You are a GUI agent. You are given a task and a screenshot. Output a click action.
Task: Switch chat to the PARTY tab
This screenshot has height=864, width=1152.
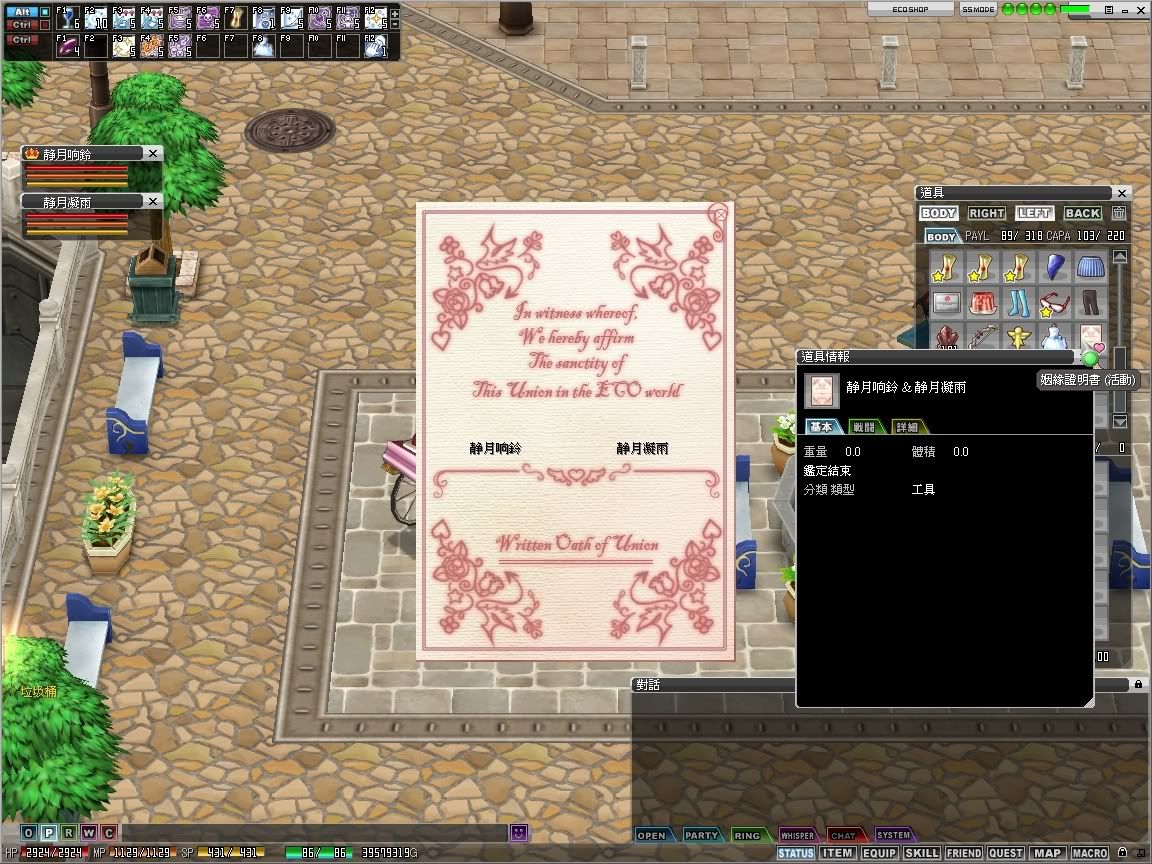point(701,835)
